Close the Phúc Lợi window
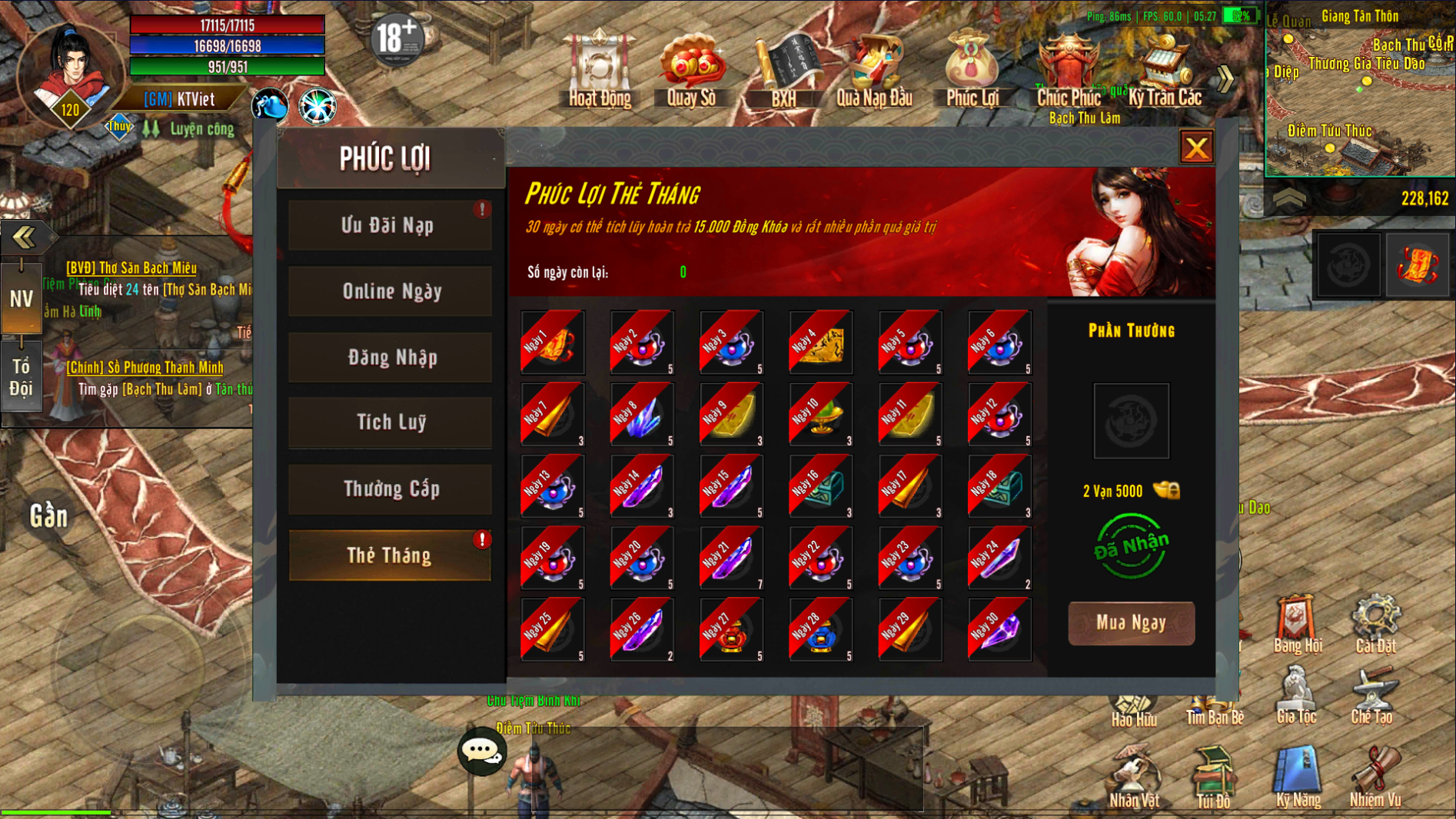Viewport: 1456px width, 819px height. tap(1196, 148)
